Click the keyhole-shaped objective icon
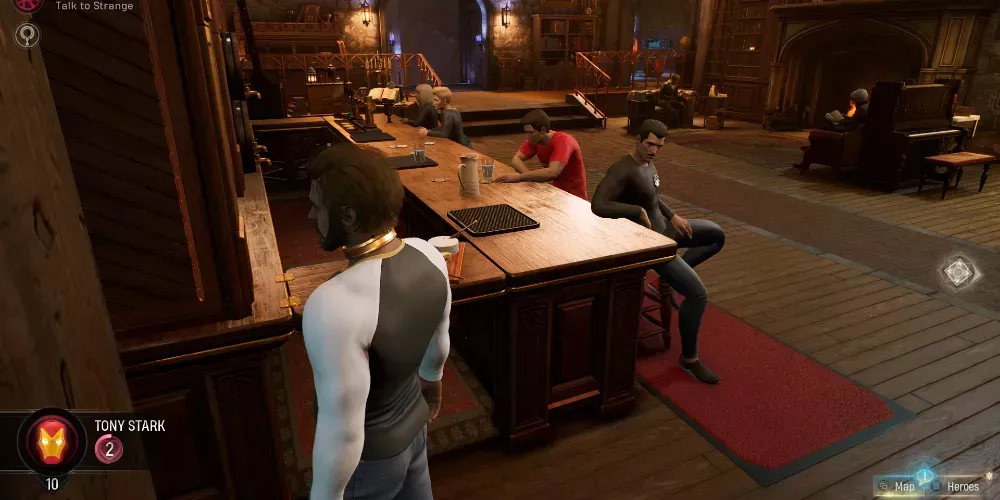1000x500 pixels. point(27,35)
